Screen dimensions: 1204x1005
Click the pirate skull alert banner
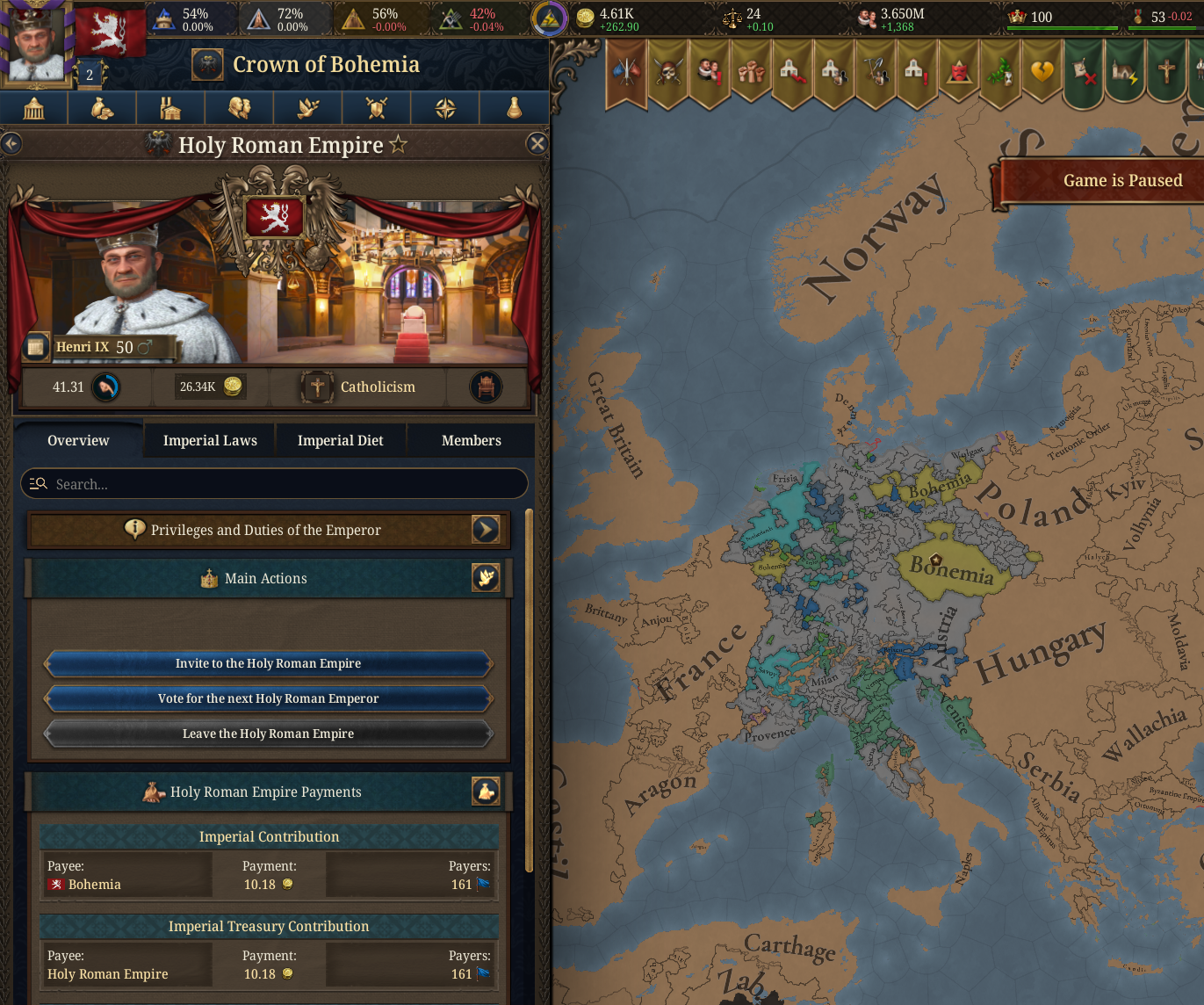coord(668,72)
